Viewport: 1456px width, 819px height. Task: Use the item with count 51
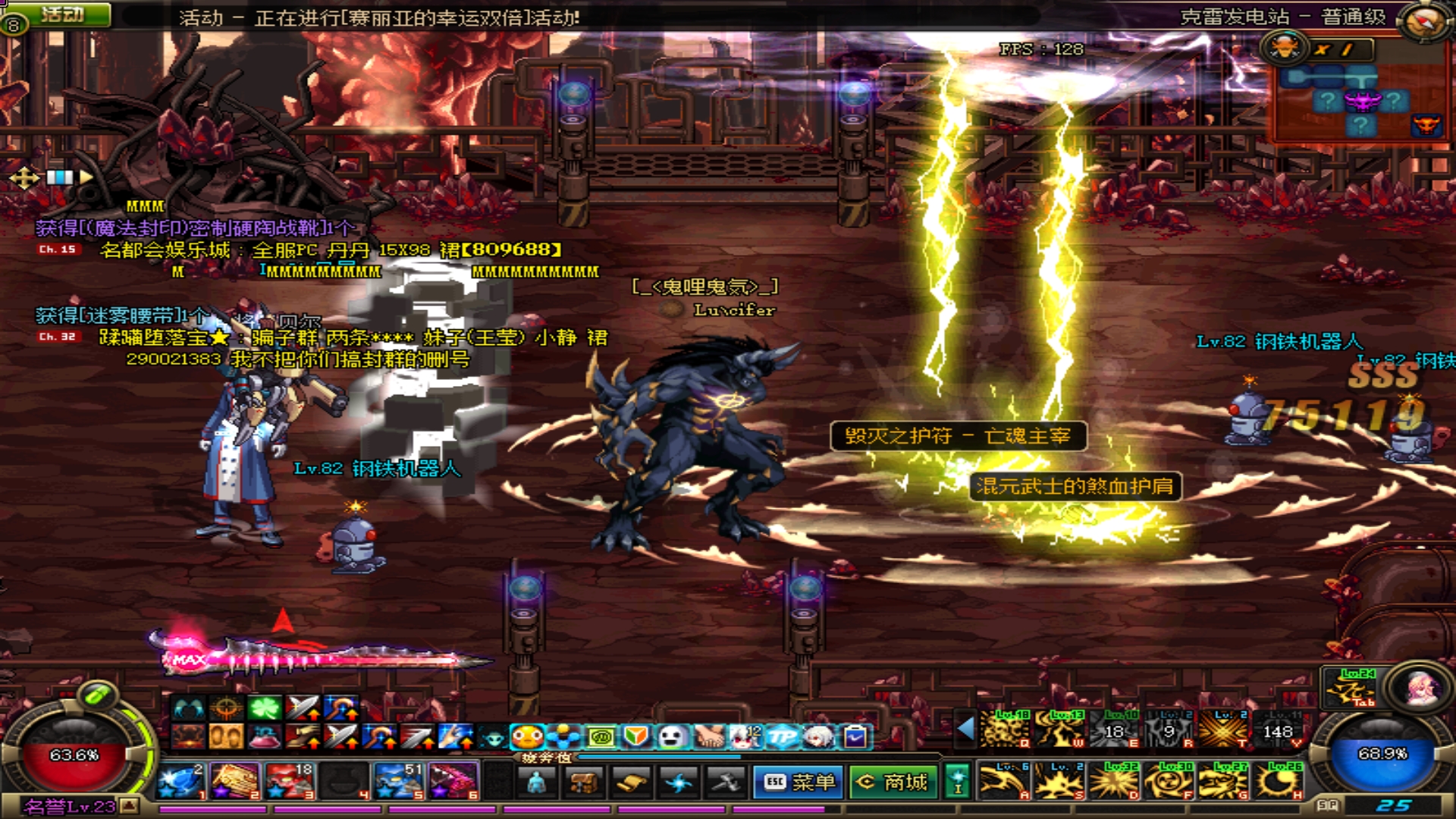(399, 781)
